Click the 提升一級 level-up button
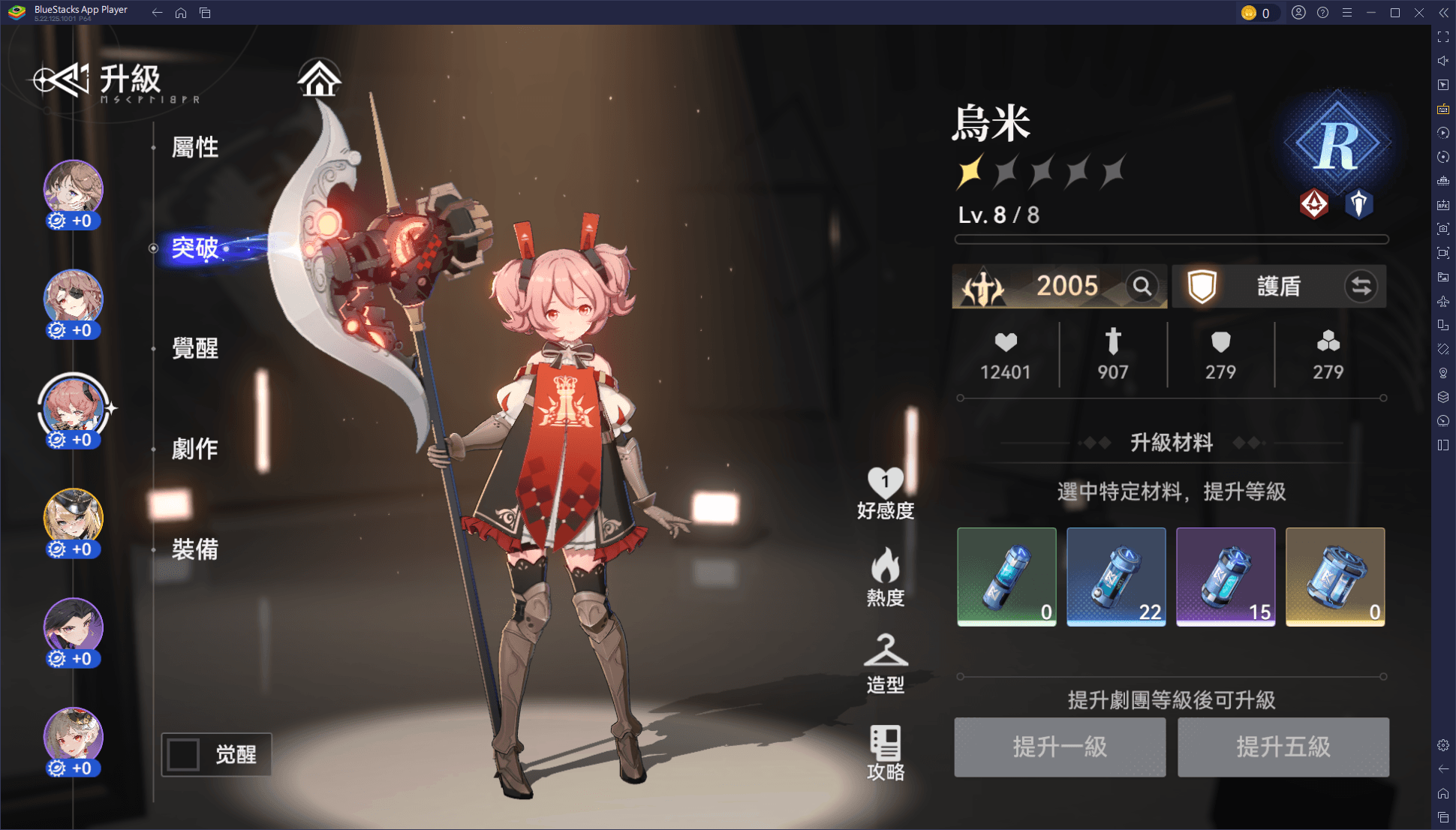This screenshot has width=1456, height=830. tap(1060, 747)
